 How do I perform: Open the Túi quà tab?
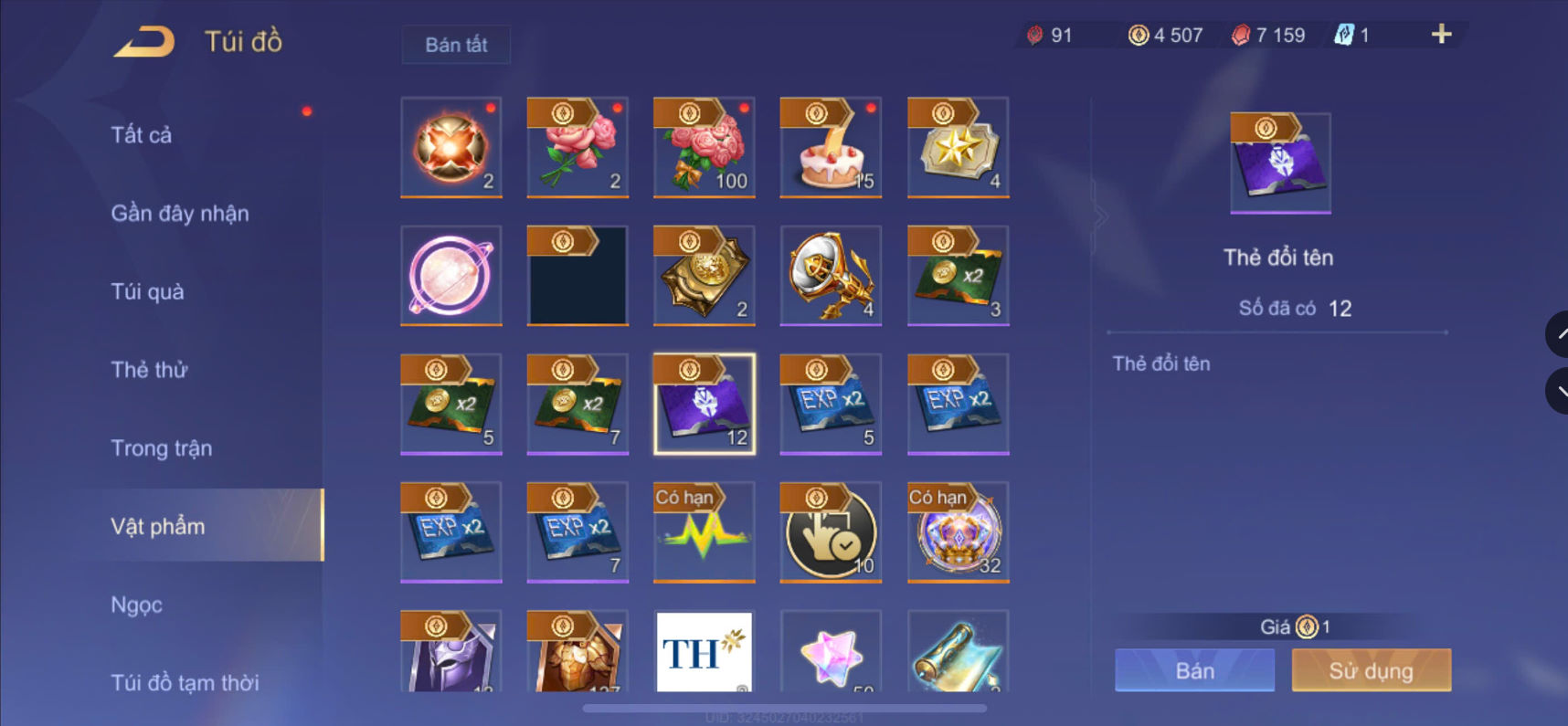point(146,291)
